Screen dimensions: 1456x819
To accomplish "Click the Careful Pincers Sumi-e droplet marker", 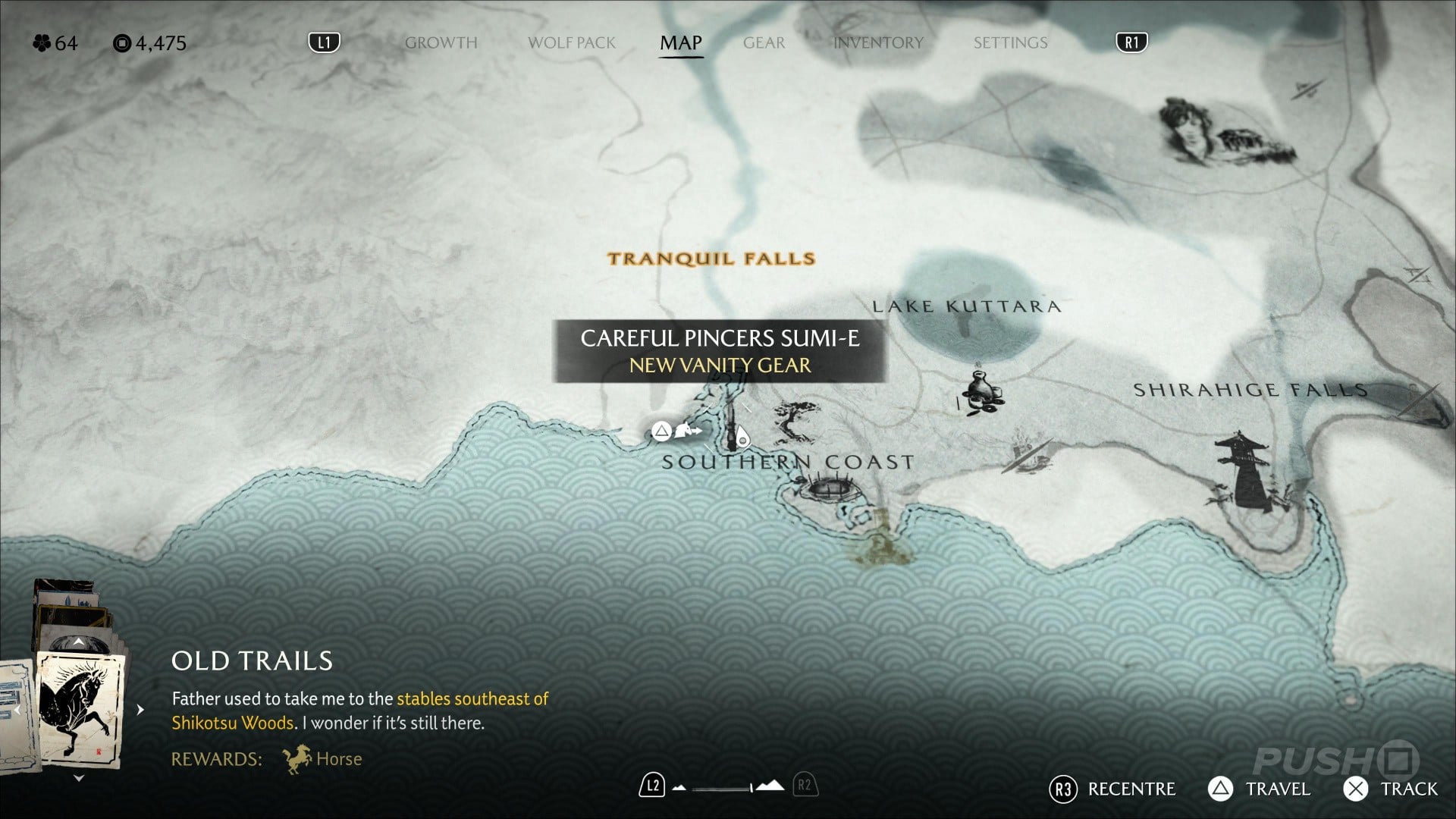I will tap(742, 438).
